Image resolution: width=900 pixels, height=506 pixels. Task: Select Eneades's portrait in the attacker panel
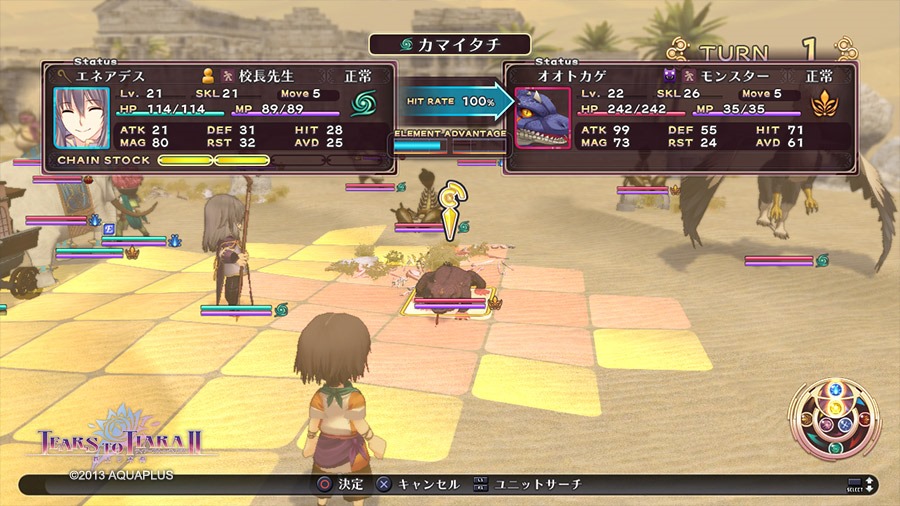pos(82,118)
